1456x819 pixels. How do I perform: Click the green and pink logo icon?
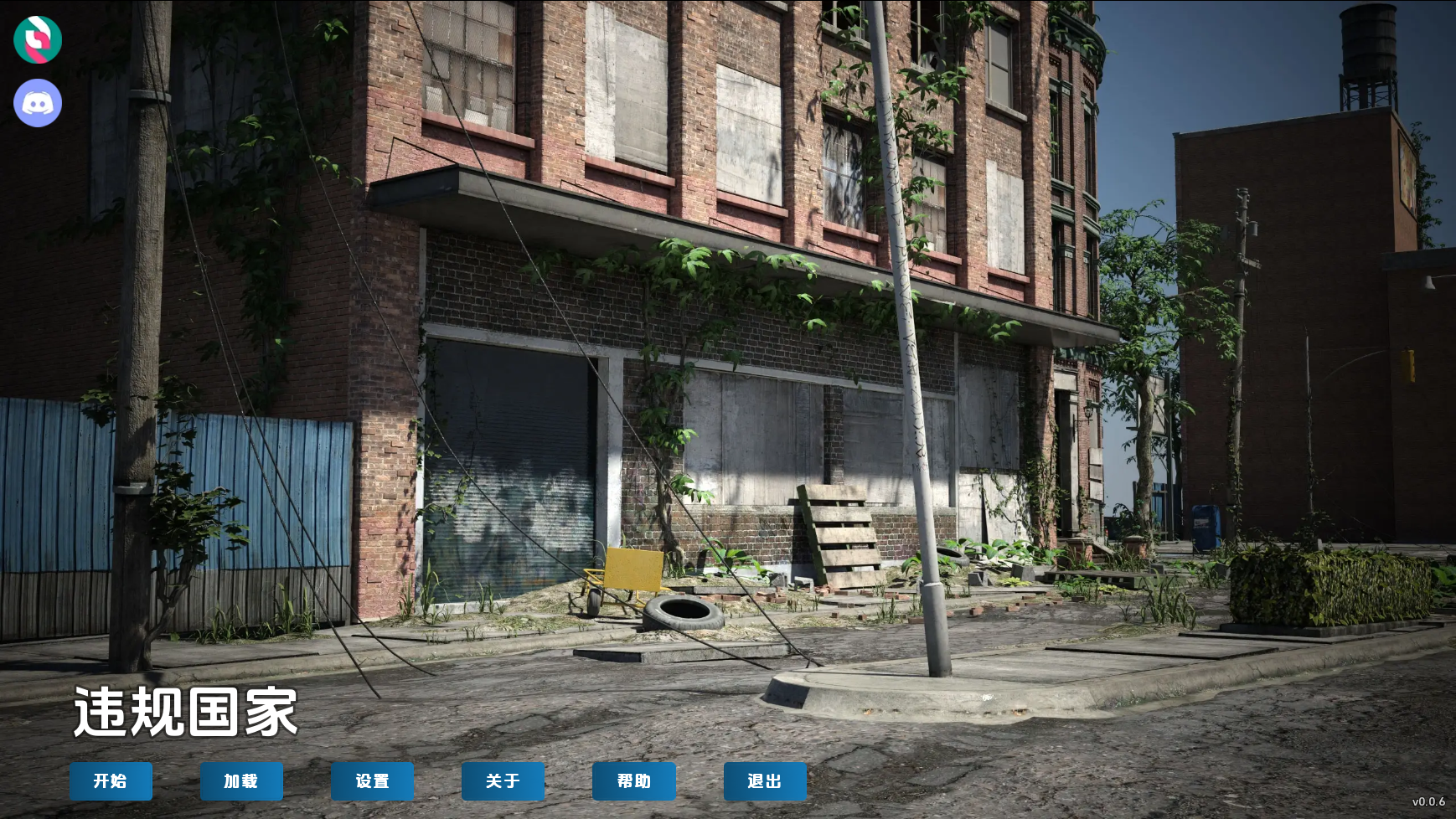[38, 39]
